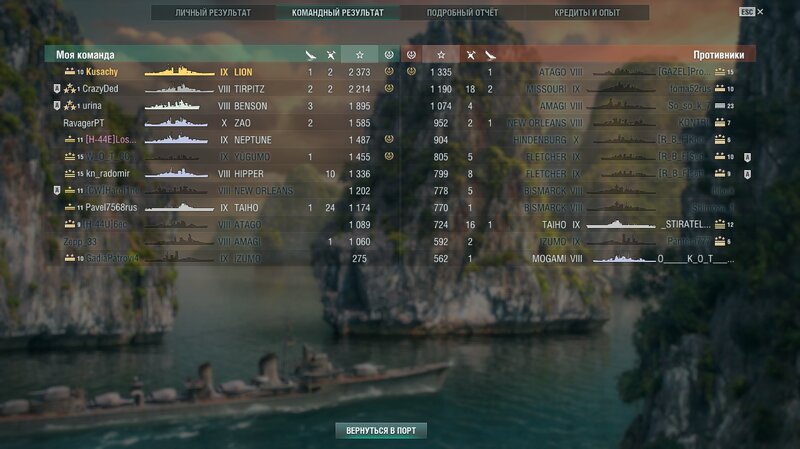800x449 pixels.
Task: Open the Кредиты и опыт tab
Action: 587,13
